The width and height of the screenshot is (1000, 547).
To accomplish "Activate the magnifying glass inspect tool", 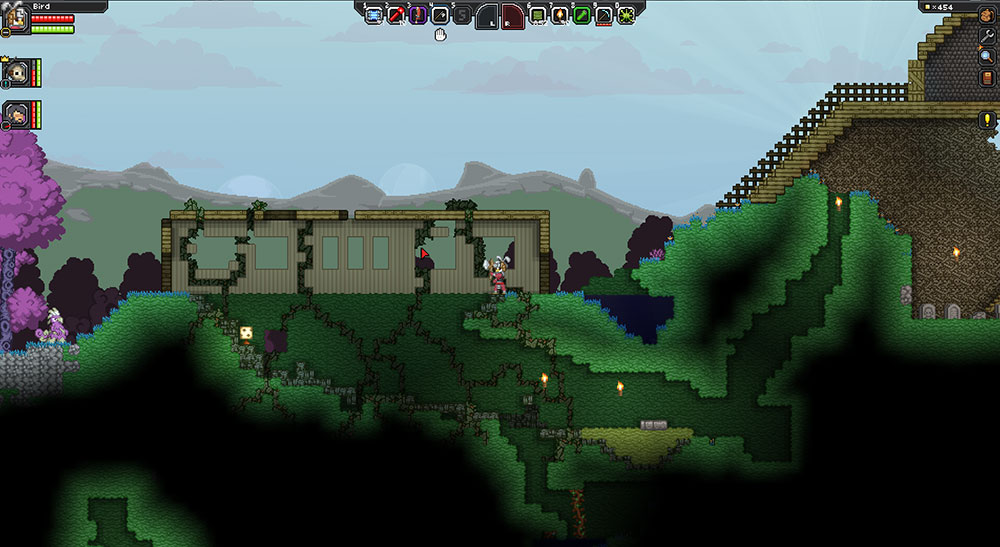I will click(986, 56).
